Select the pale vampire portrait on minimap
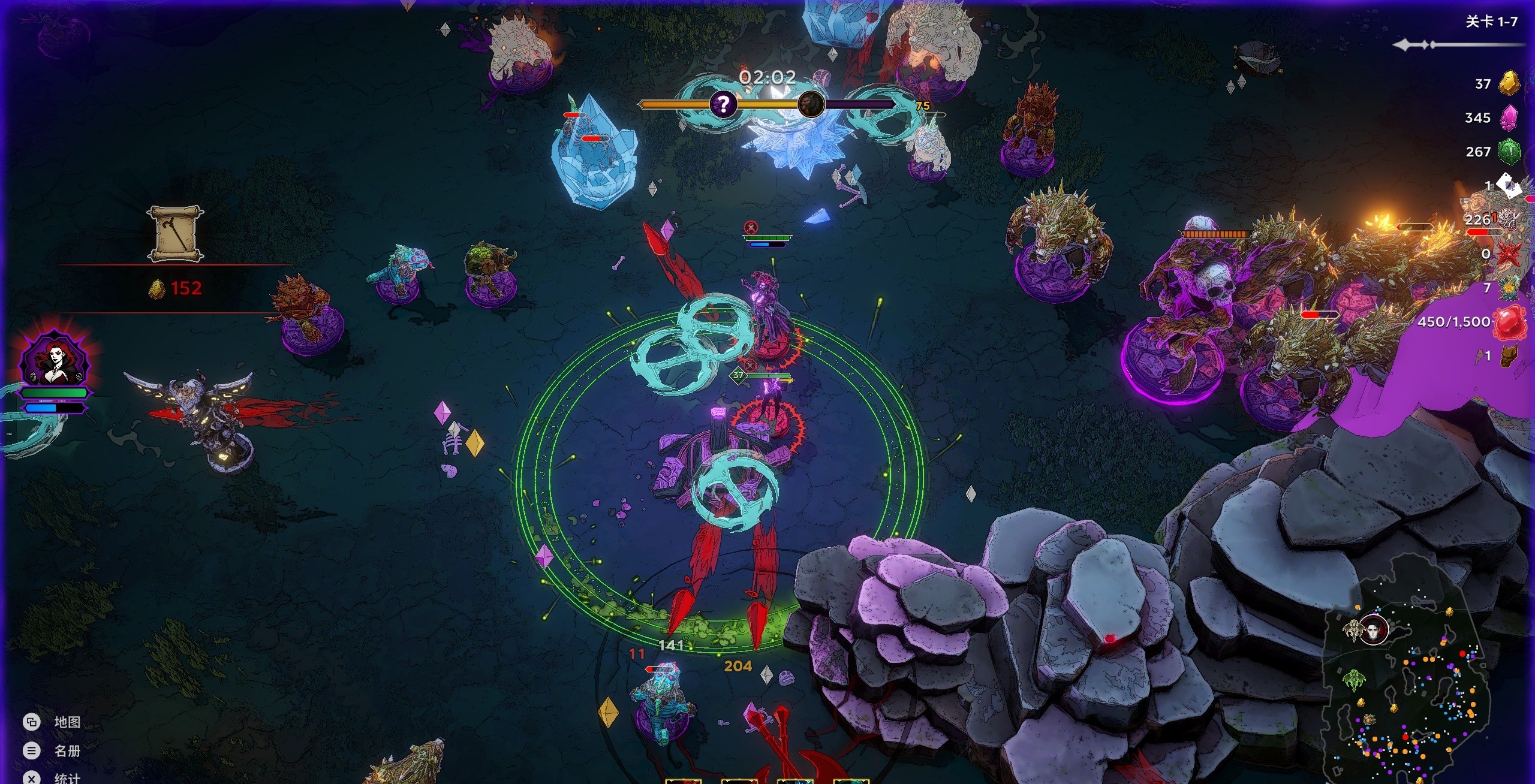This screenshot has width=1535, height=784. [x=1373, y=629]
